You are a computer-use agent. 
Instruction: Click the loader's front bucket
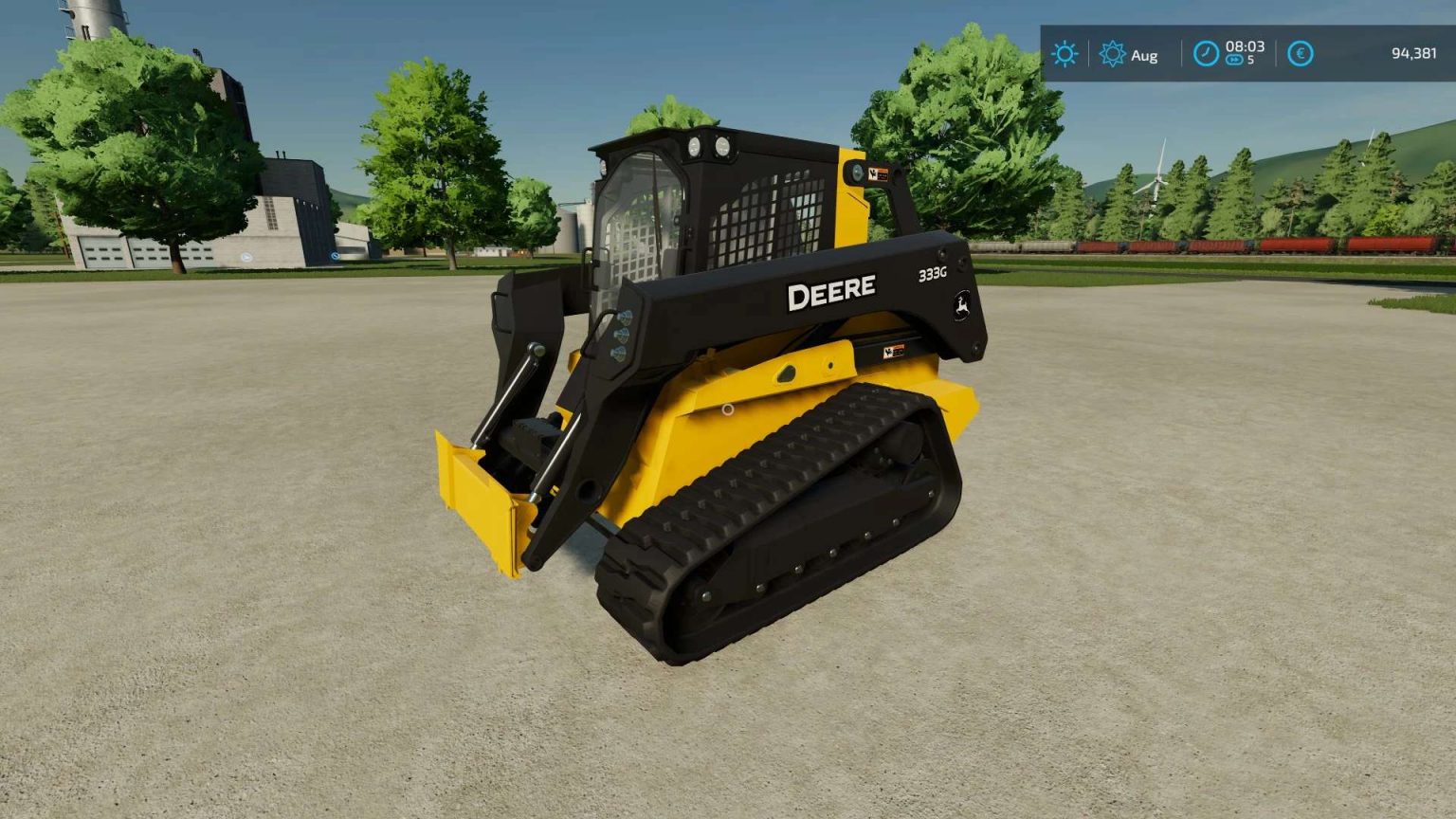(x=481, y=502)
